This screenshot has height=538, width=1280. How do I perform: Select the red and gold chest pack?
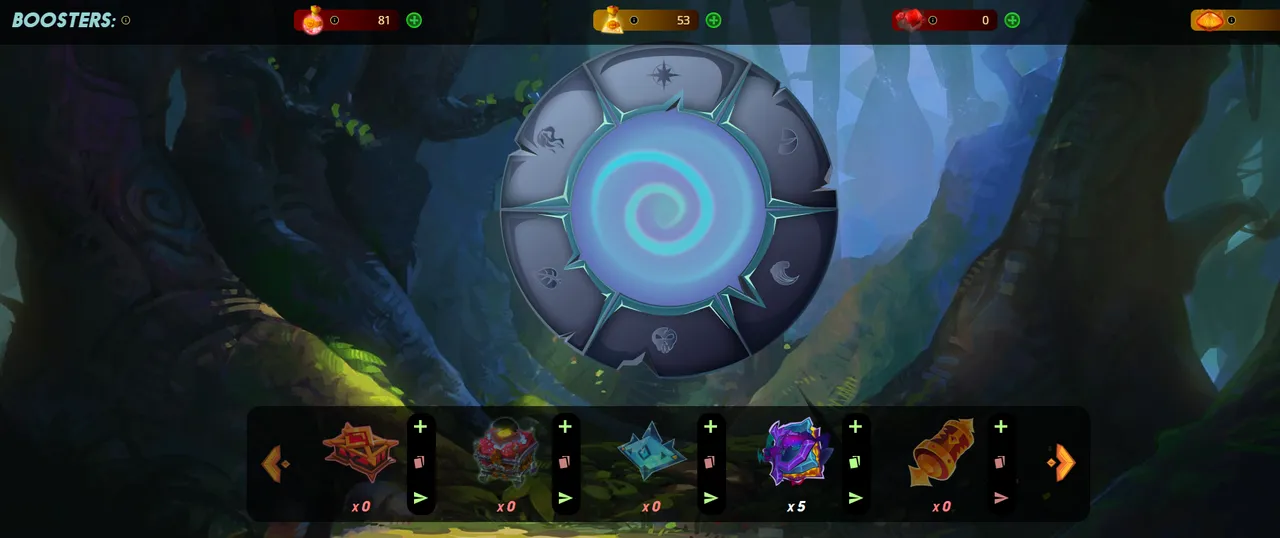pos(360,452)
